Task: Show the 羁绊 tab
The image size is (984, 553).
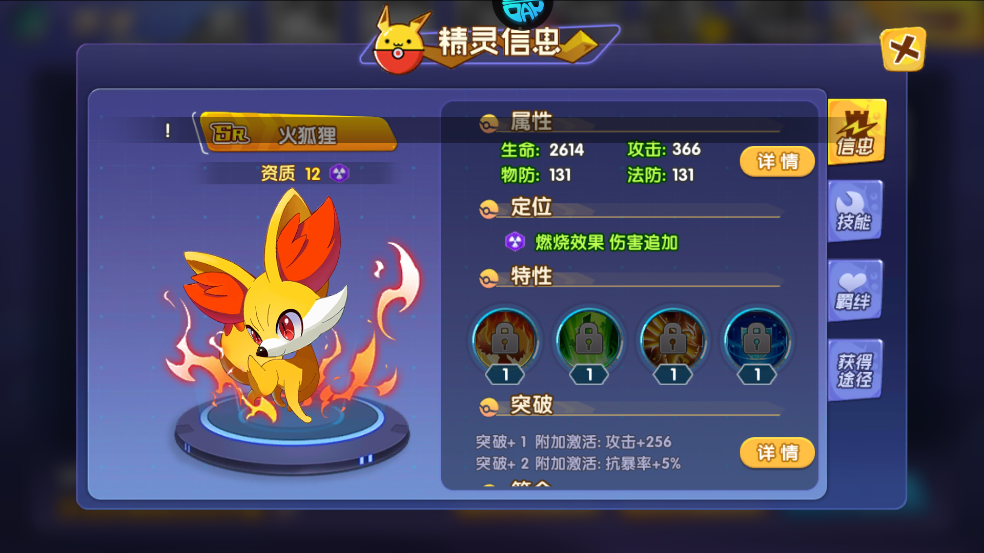Action: (854, 291)
